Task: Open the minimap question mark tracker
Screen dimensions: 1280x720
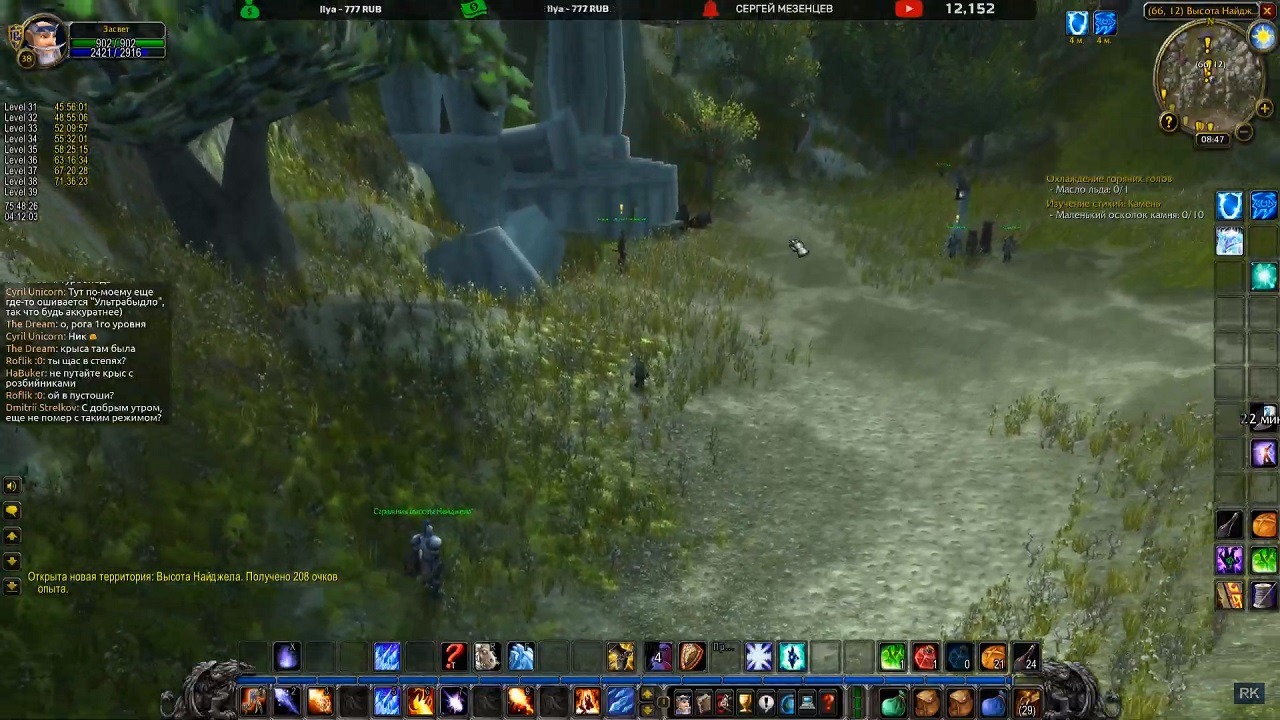Action: point(1168,122)
